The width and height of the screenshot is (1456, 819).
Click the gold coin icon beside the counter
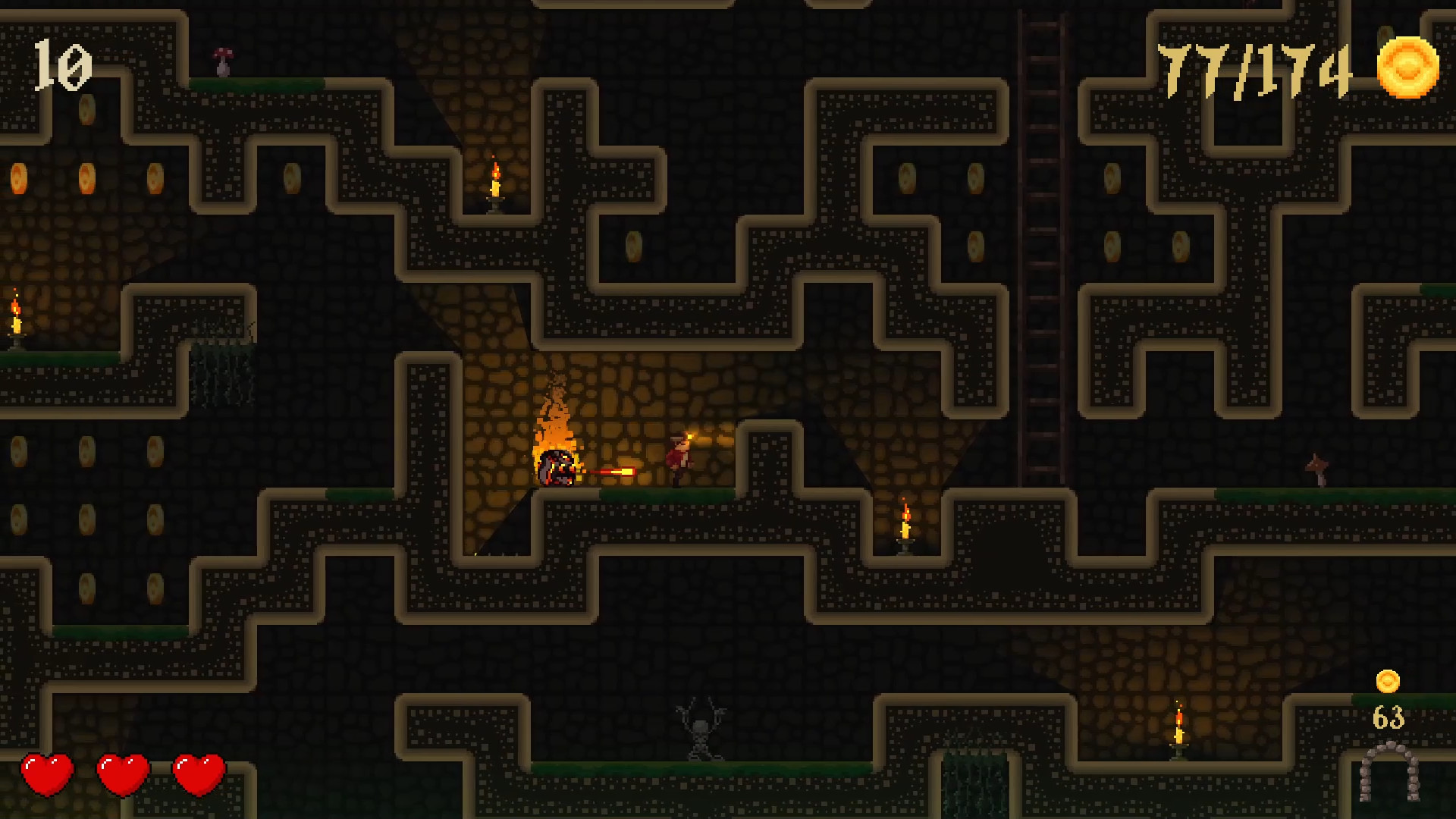[x=1407, y=67]
